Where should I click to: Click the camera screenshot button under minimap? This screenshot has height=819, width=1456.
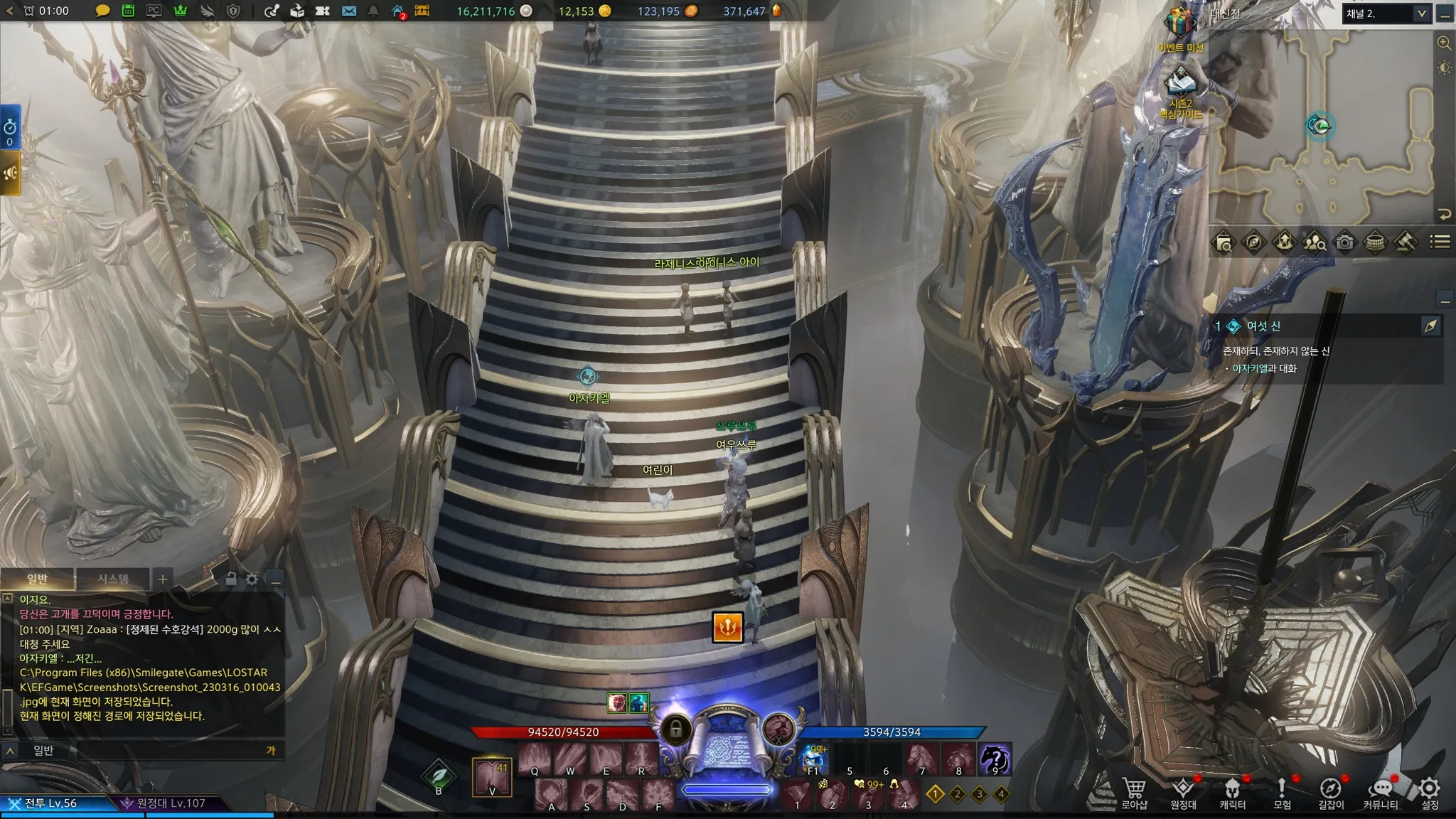pyautogui.click(x=1344, y=242)
